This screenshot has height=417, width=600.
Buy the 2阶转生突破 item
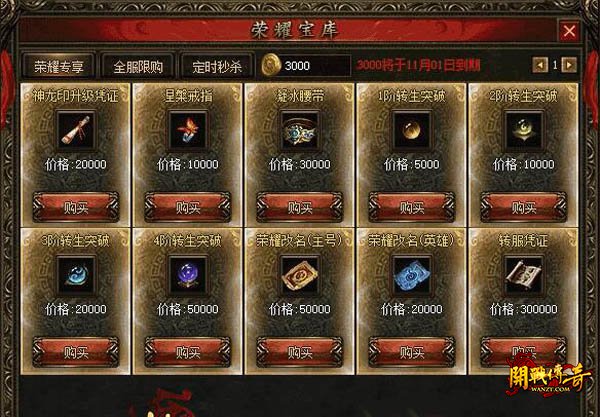(523, 206)
